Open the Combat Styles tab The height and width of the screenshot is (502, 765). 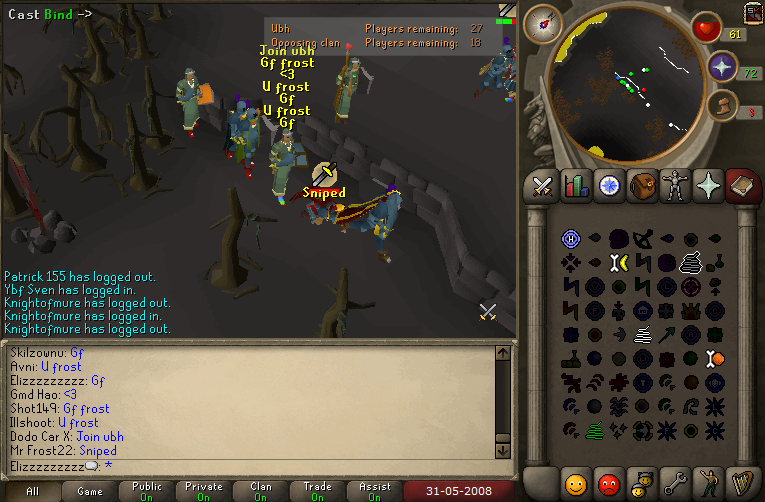[542, 186]
